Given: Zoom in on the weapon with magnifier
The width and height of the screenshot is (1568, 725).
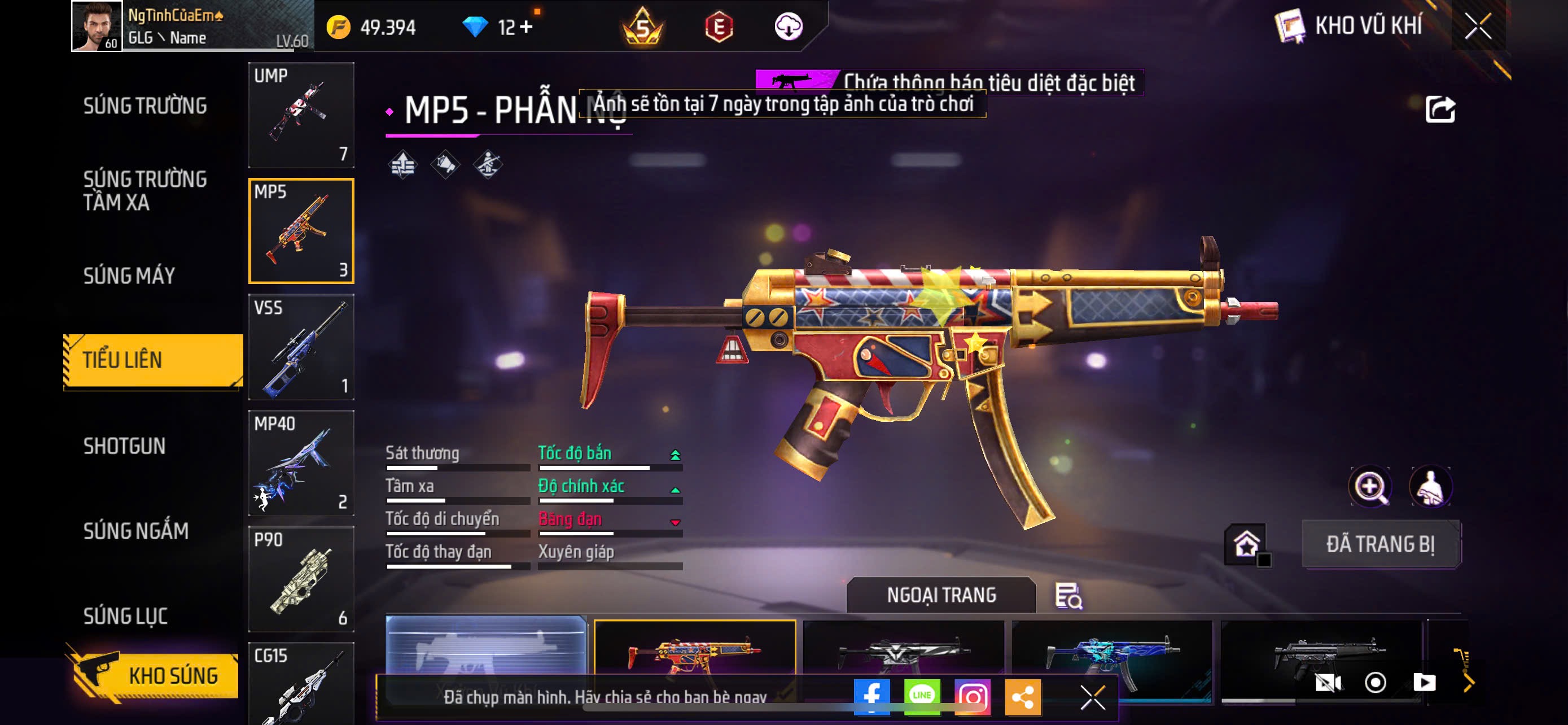Looking at the screenshot, I should point(1369,487).
